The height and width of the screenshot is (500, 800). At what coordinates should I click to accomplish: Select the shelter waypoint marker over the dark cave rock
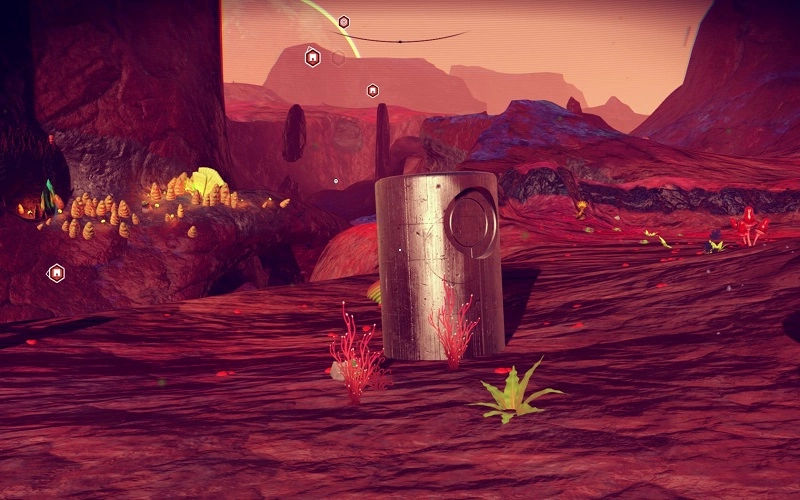click(x=57, y=272)
